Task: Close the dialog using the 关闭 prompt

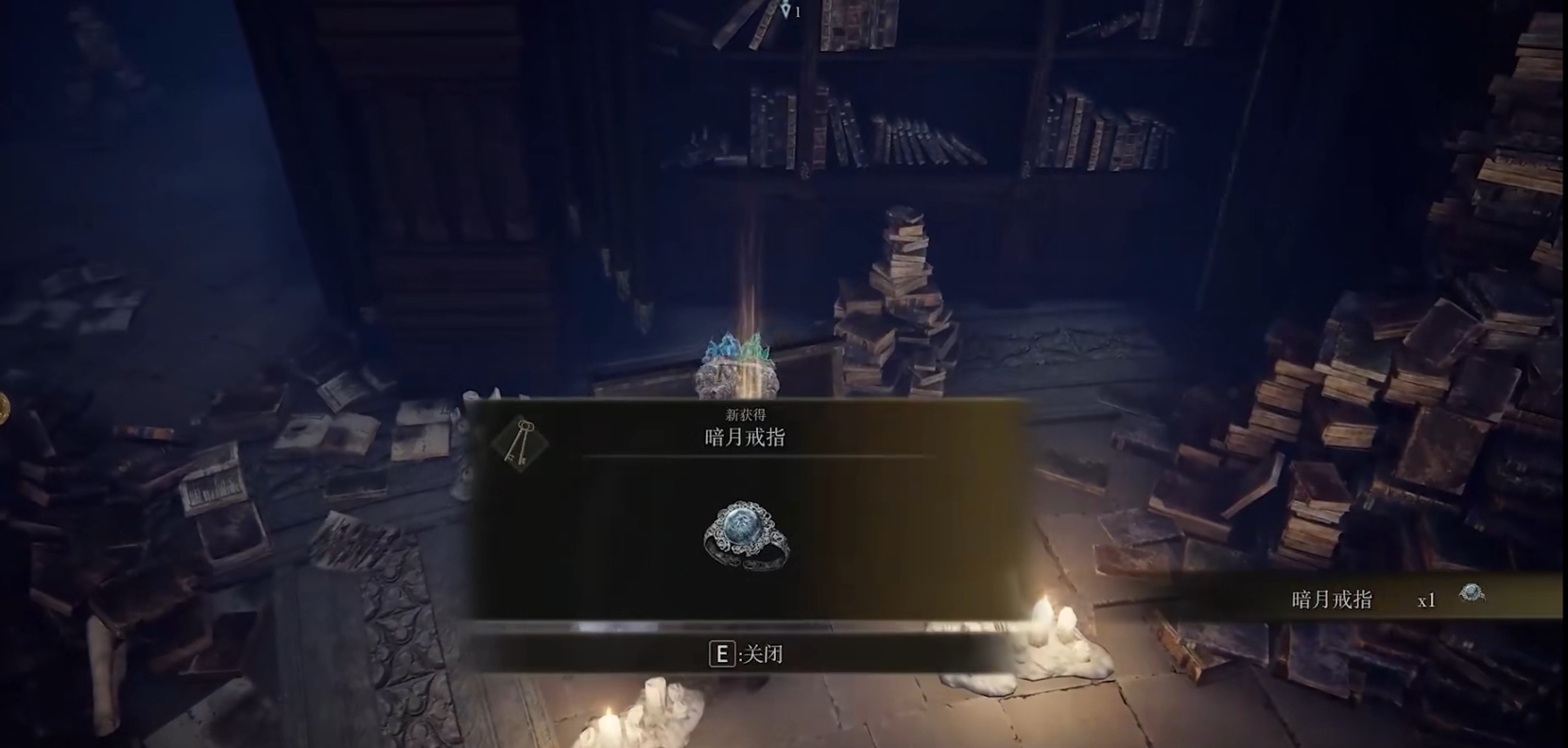Action: 761,652
